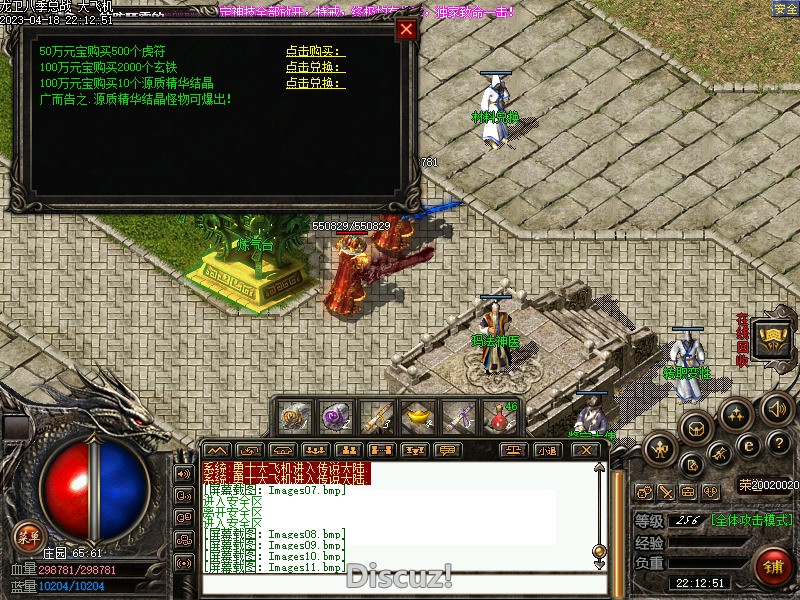Open the round 菜单 menu button

[x=29, y=537]
